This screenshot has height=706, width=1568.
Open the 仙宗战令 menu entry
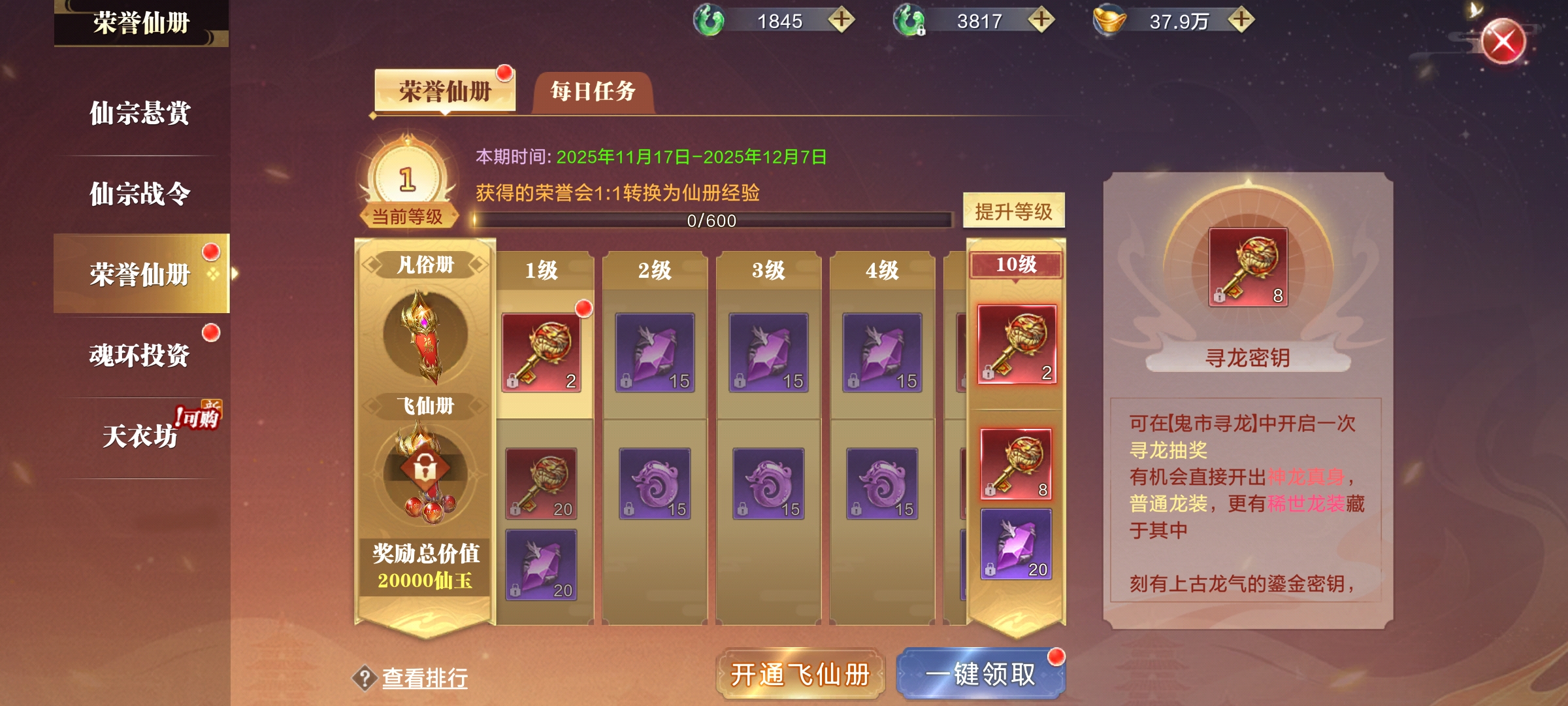140,194
